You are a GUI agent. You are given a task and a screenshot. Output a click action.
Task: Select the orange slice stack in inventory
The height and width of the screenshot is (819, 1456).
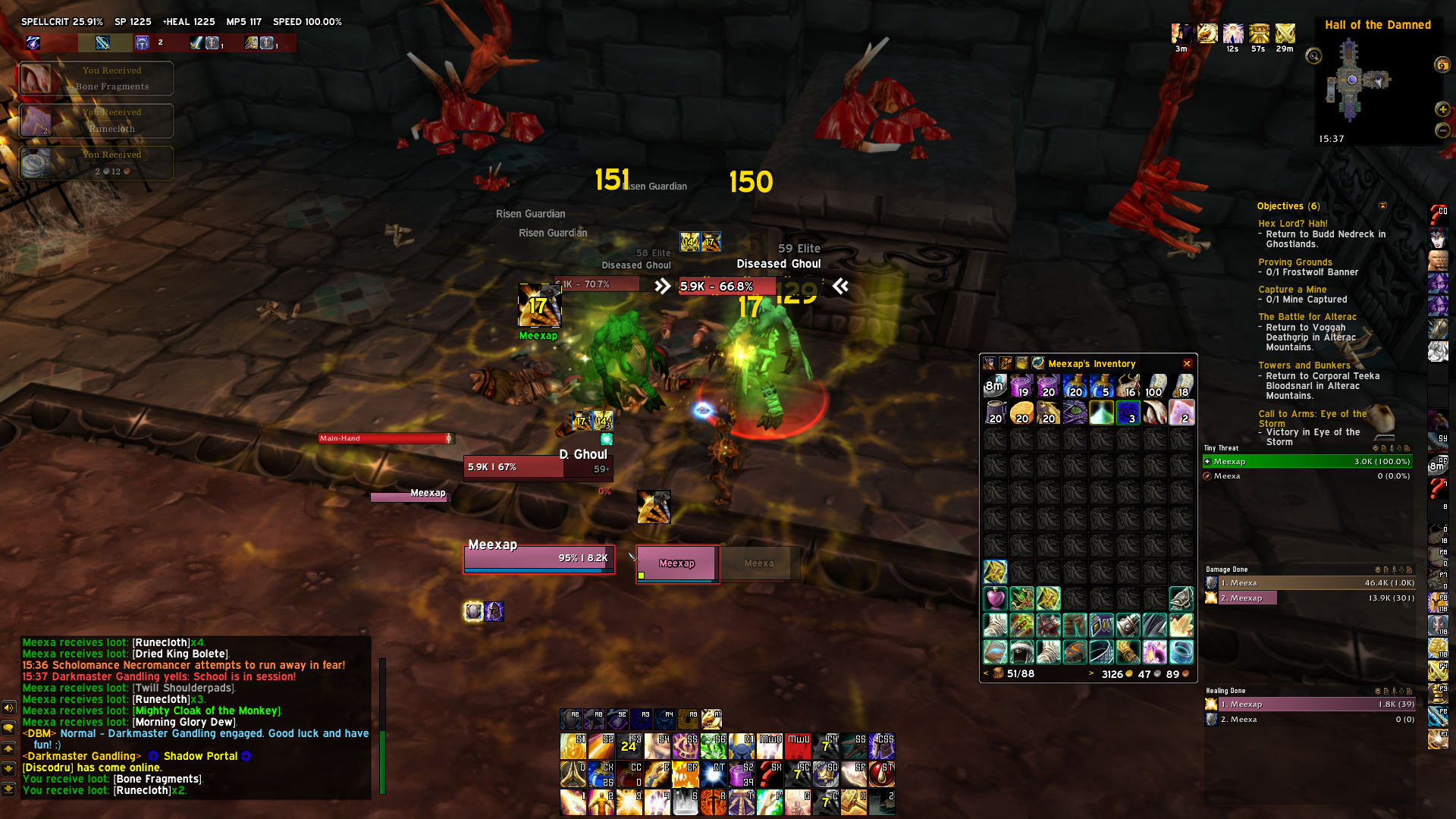pos(1021,413)
